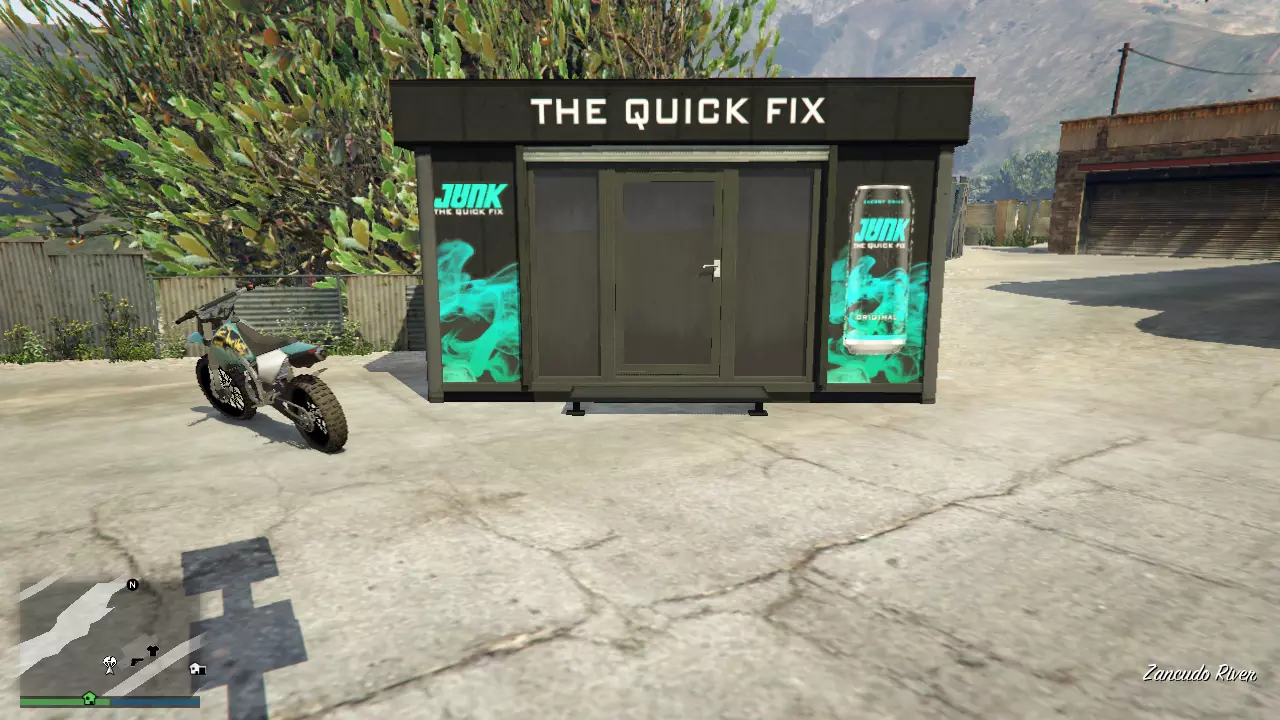Viewport: 1280px width, 720px height.
Task: Click the green health bar
Action: tap(50, 701)
